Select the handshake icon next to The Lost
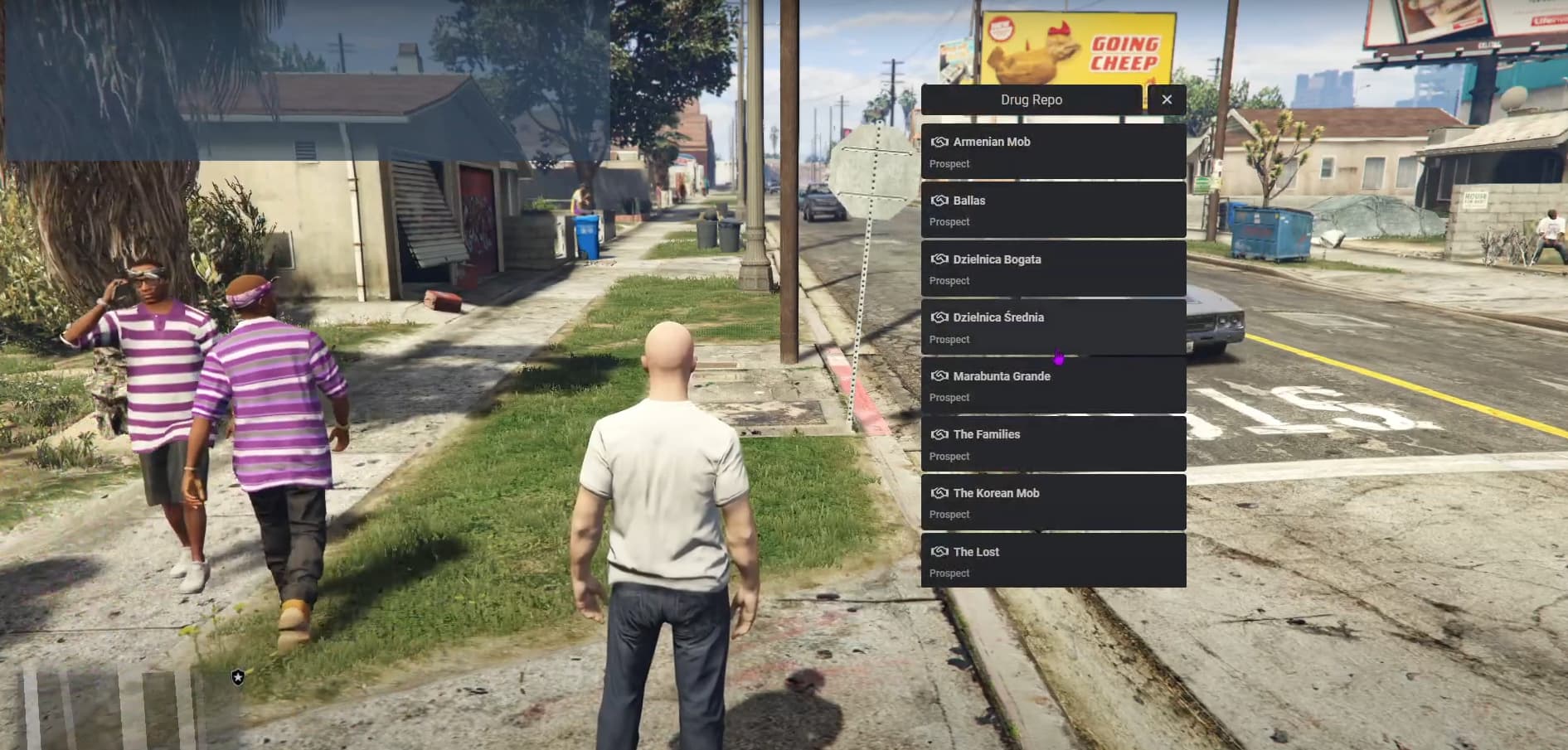 point(939,551)
